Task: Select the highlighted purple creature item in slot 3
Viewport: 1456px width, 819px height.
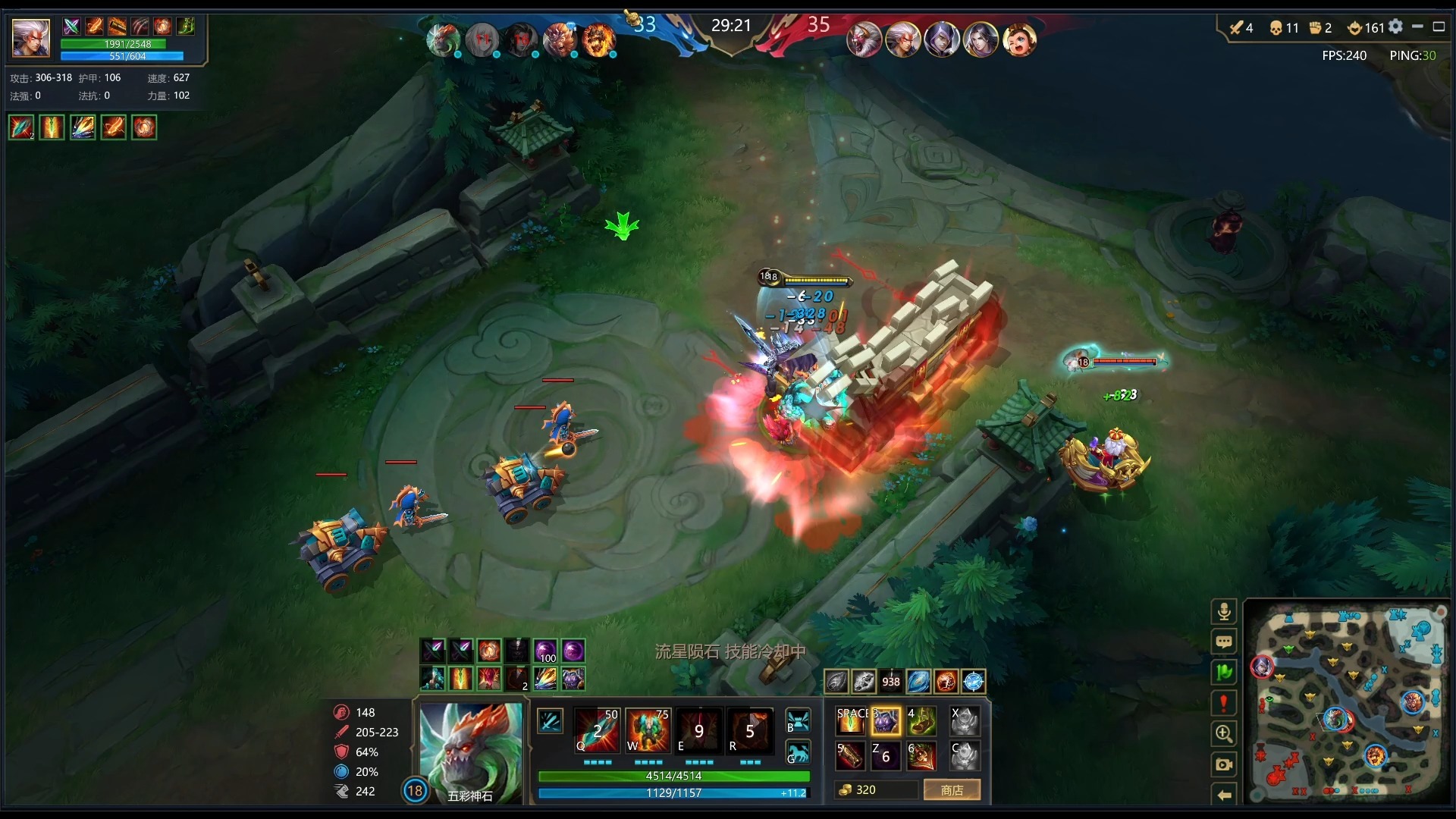Action: [886, 721]
